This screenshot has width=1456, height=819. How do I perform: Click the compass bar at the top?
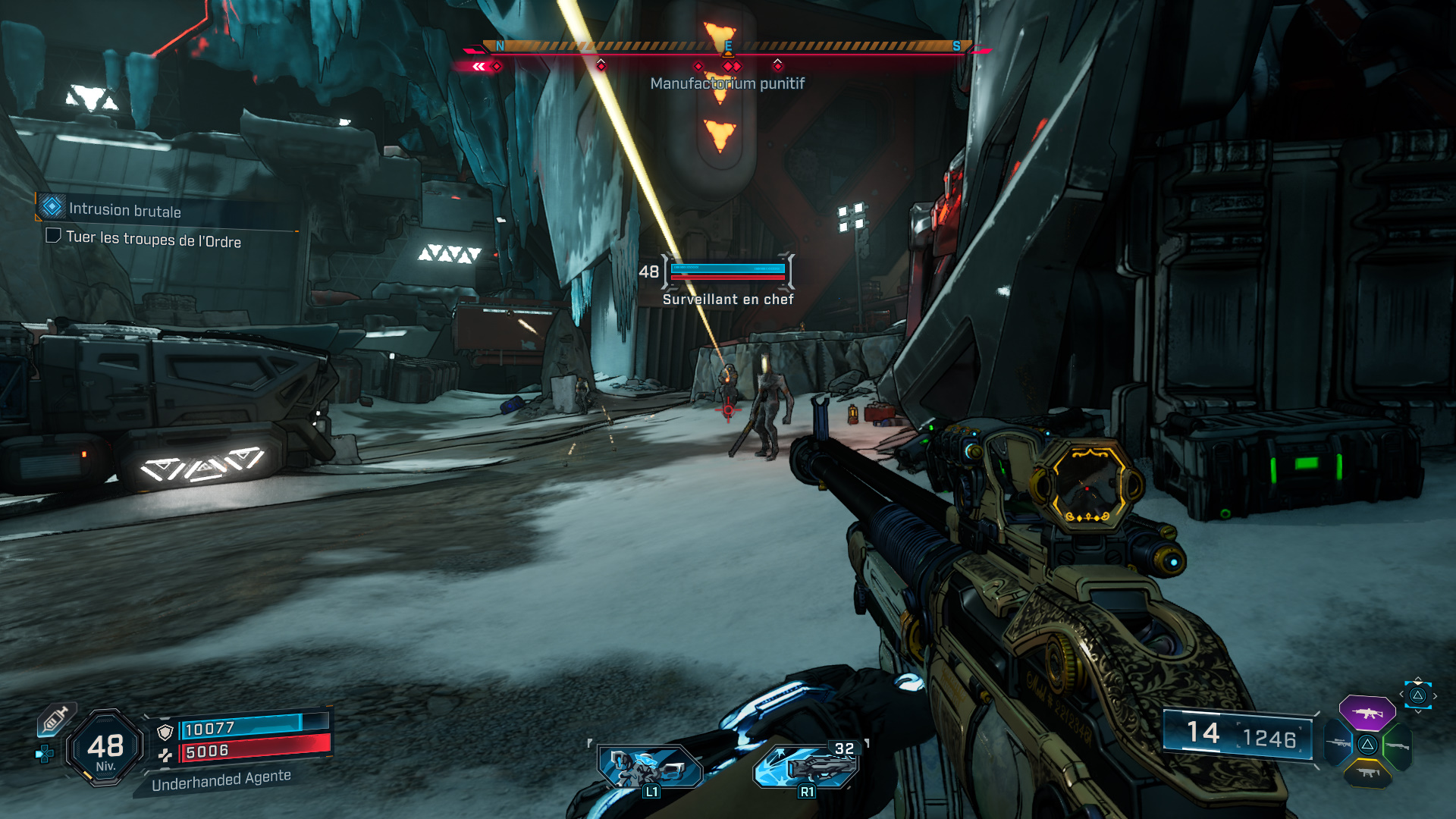[x=728, y=47]
